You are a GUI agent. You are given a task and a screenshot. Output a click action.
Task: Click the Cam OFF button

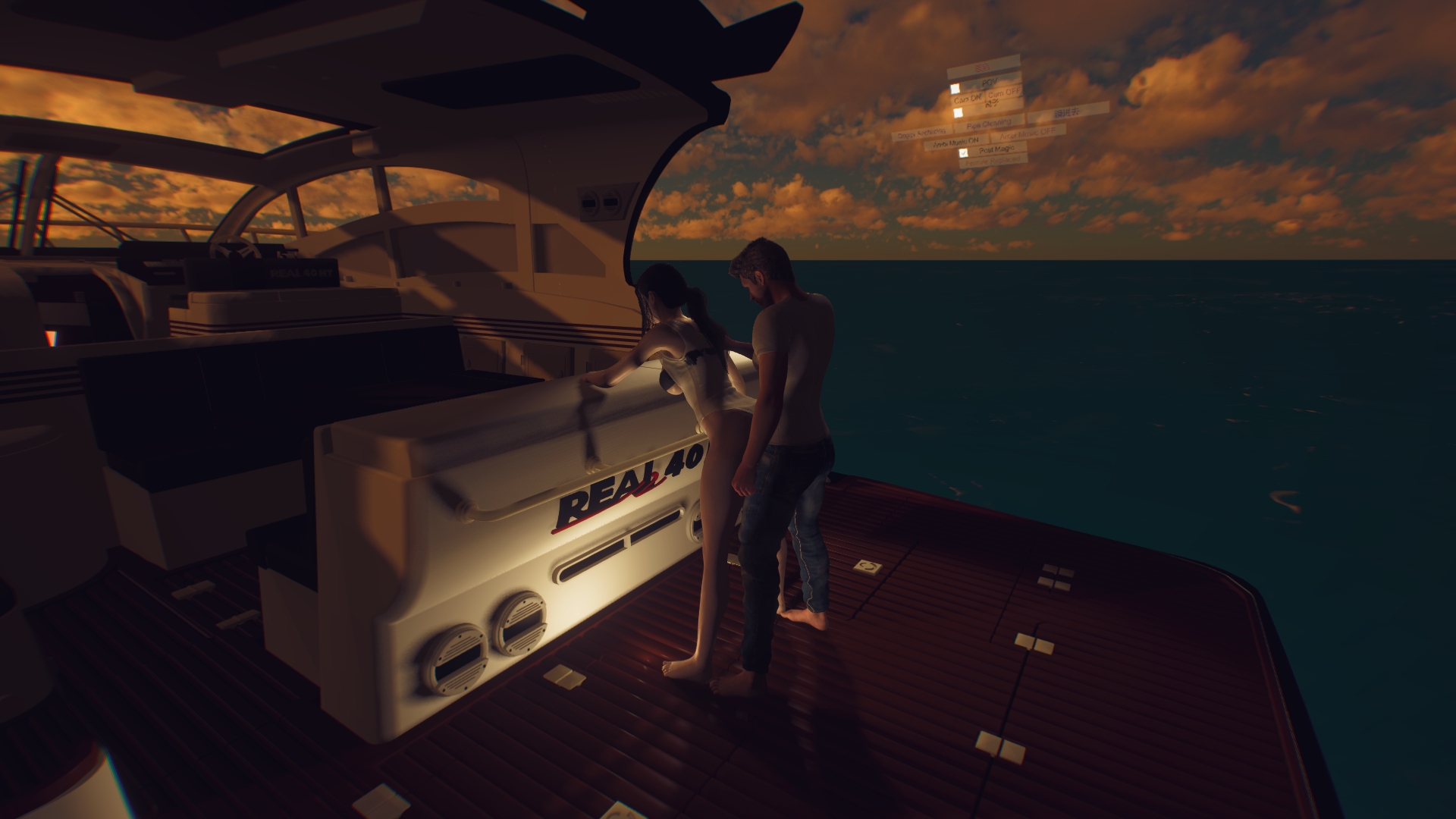point(1004,93)
